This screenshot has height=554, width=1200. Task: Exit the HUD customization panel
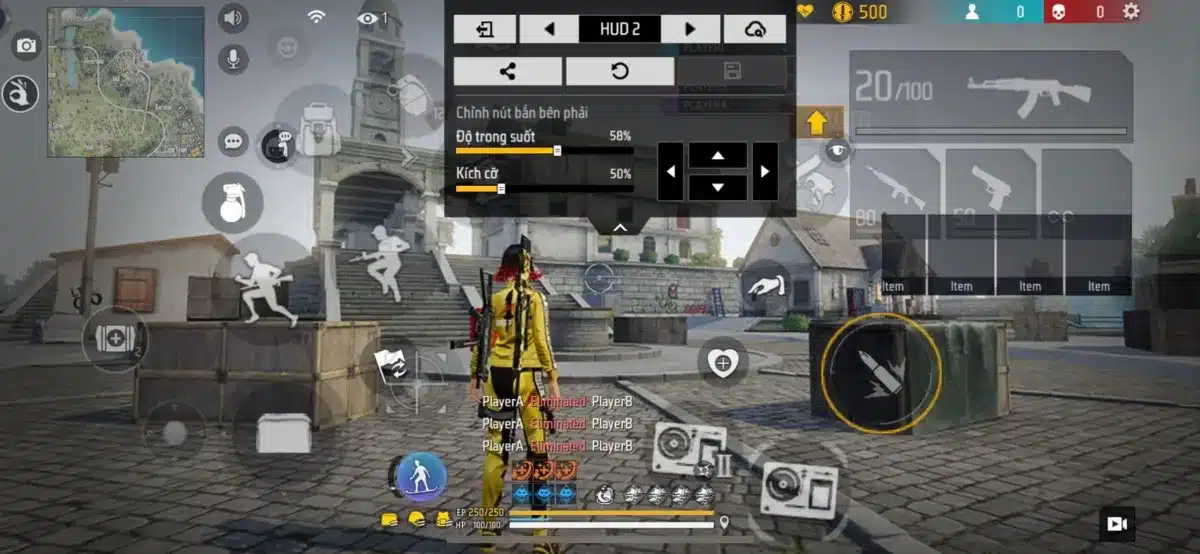(485, 29)
